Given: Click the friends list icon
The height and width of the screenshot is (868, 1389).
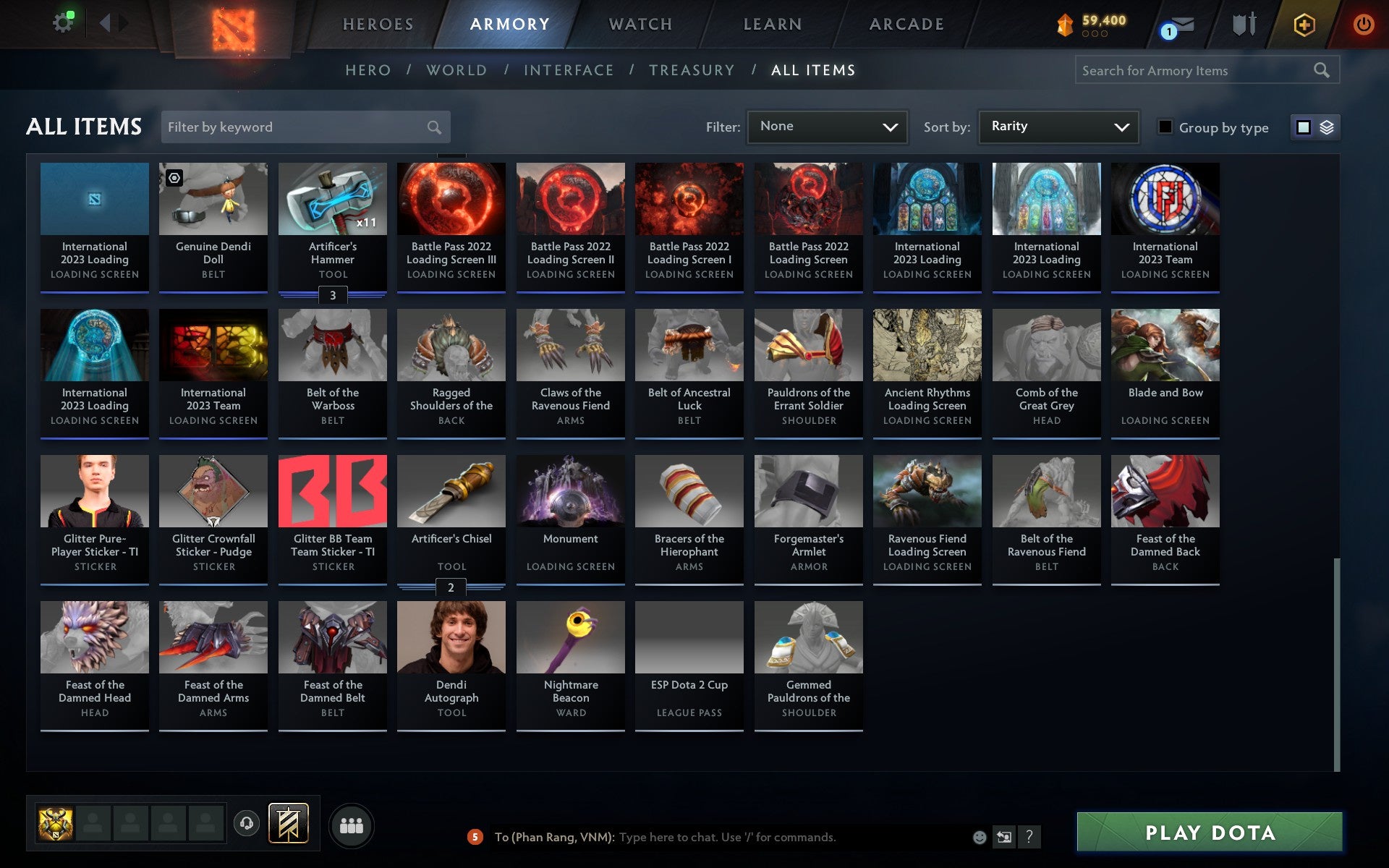Looking at the screenshot, I should coord(352,824).
